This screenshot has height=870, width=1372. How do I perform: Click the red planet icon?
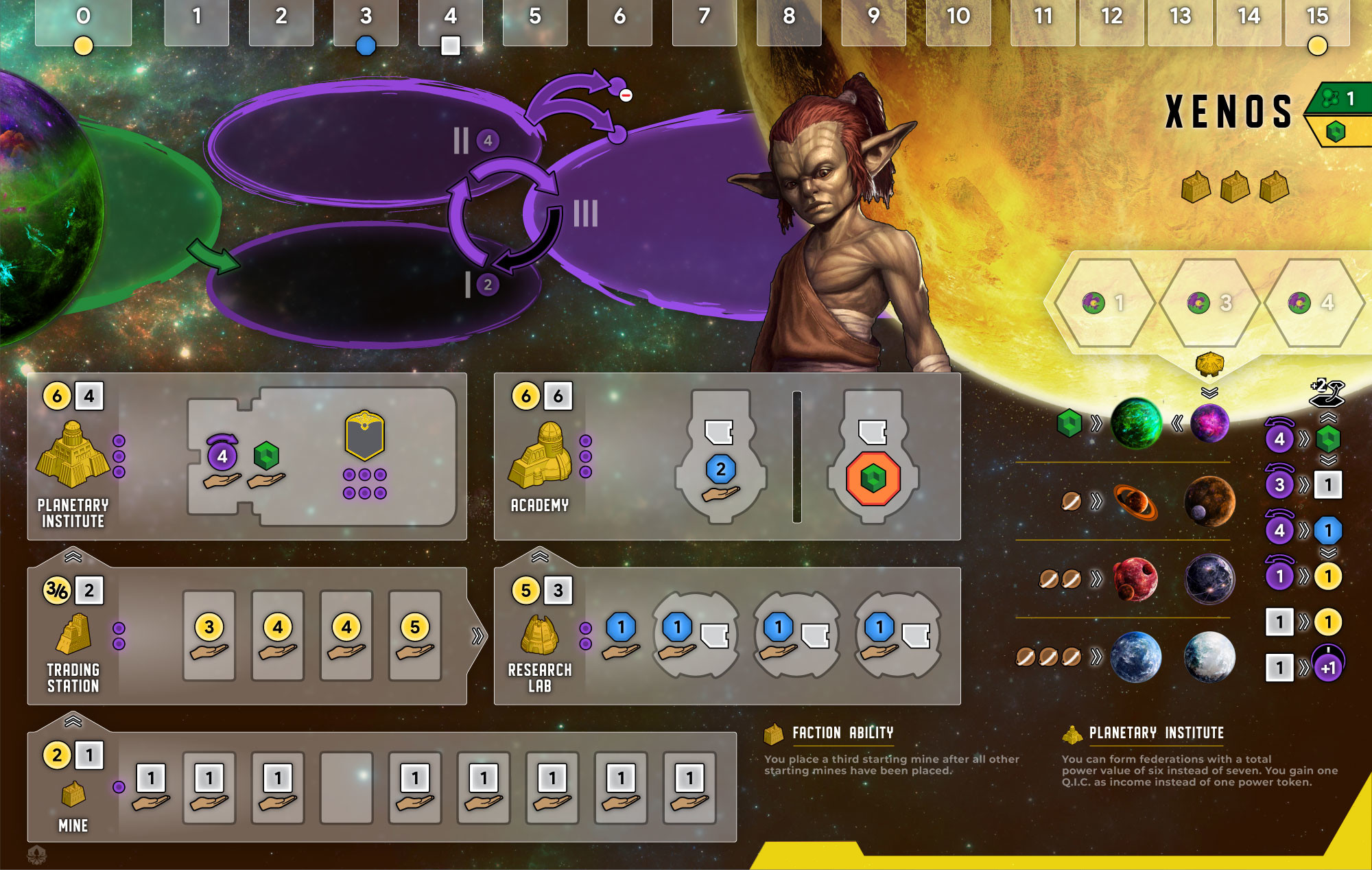coord(1135,579)
